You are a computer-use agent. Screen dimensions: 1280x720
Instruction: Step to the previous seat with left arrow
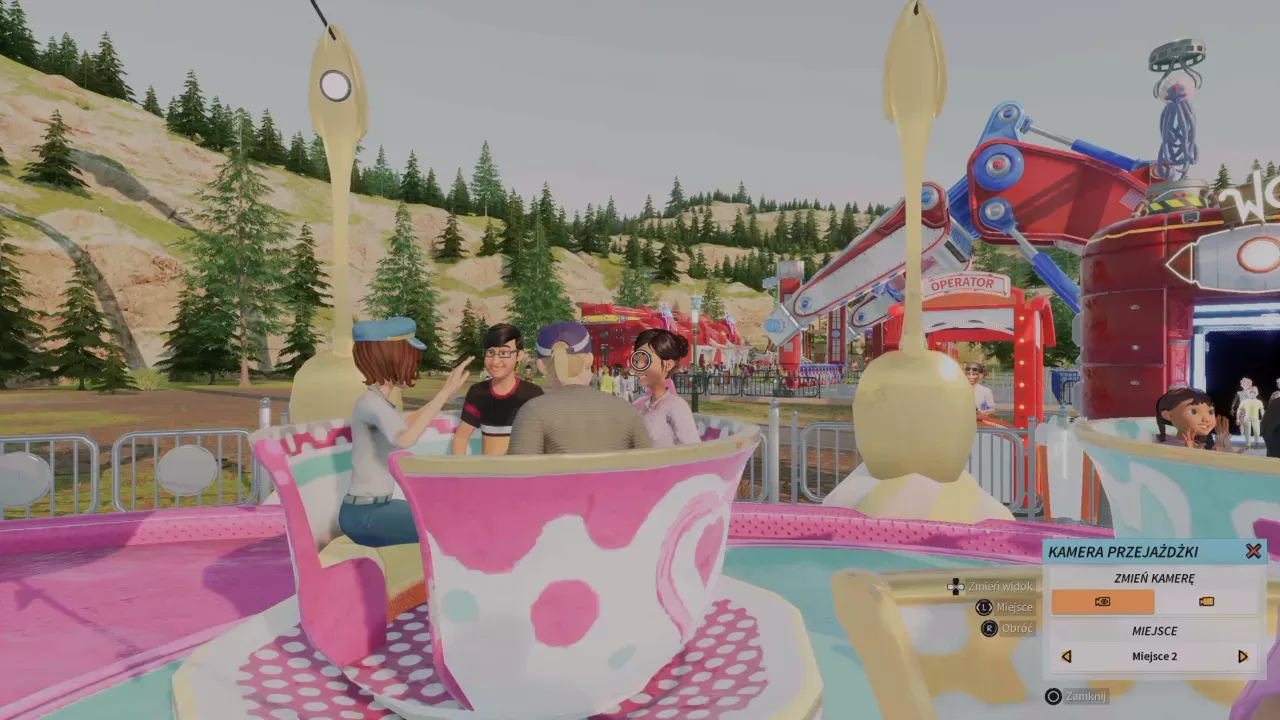click(x=1066, y=657)
